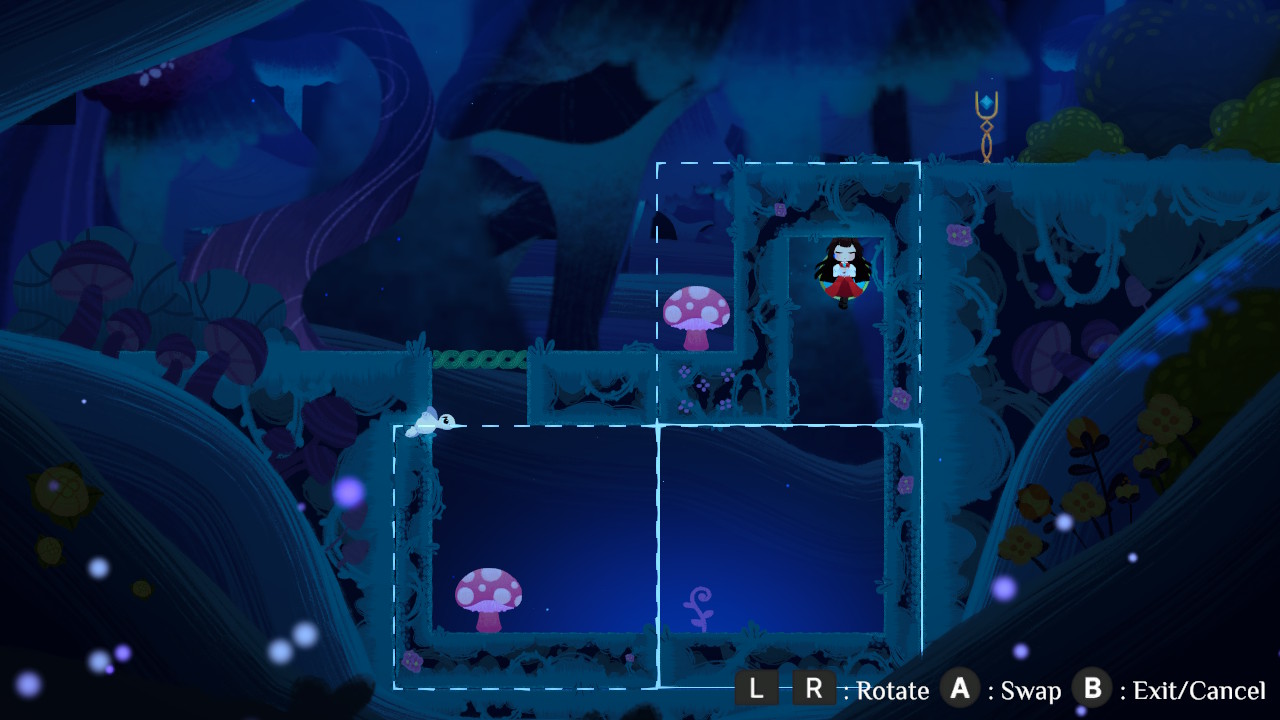Pick the solid-outlined tile with the curly sprout

click(x=789, y=556)
